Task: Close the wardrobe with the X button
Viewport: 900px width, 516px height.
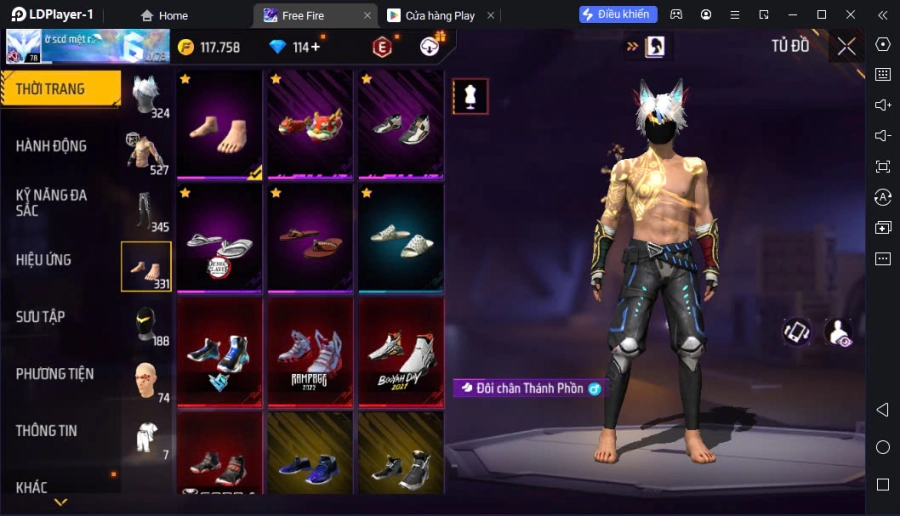Action: point(846,46)
